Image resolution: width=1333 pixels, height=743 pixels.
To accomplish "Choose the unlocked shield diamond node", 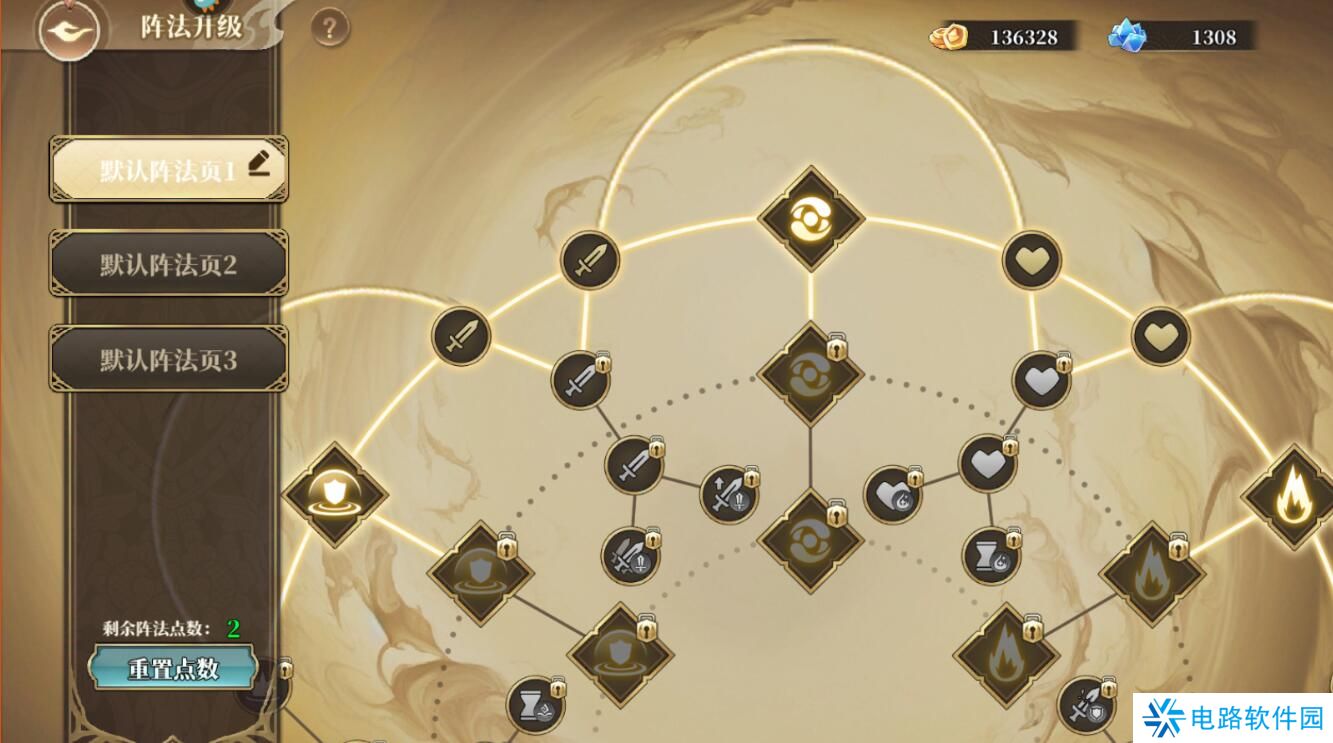I will pos(335,494).
